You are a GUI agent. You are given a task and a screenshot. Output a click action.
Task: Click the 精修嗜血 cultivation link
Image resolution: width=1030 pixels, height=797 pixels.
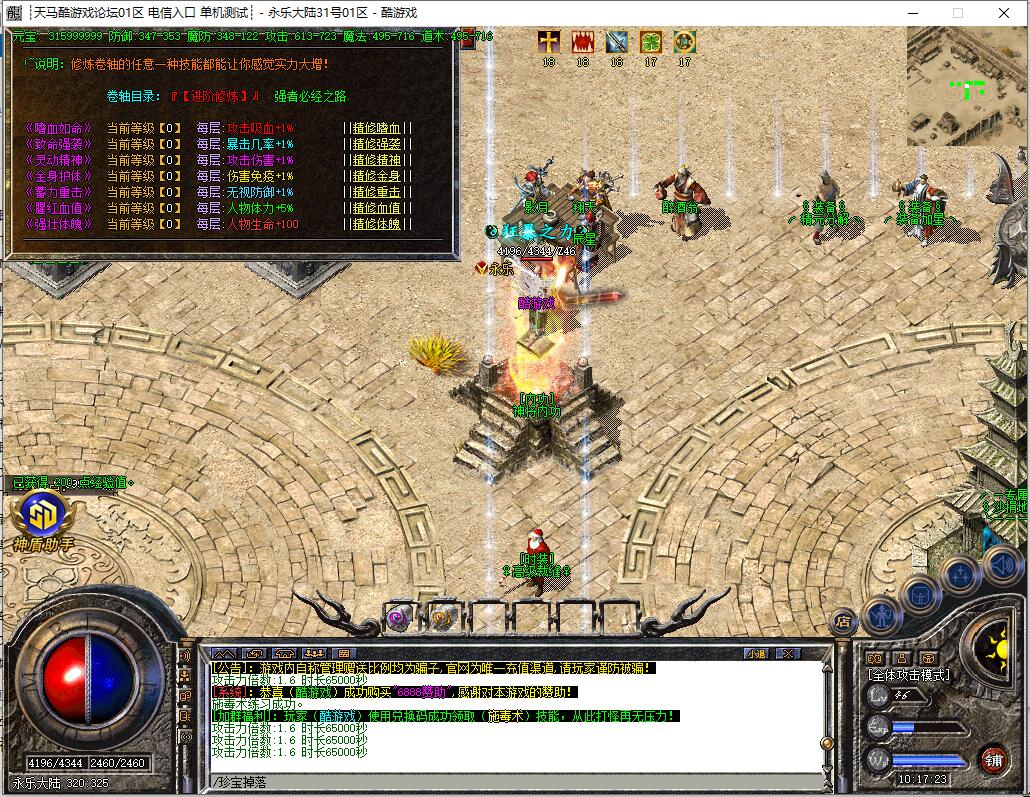point(376,128)
